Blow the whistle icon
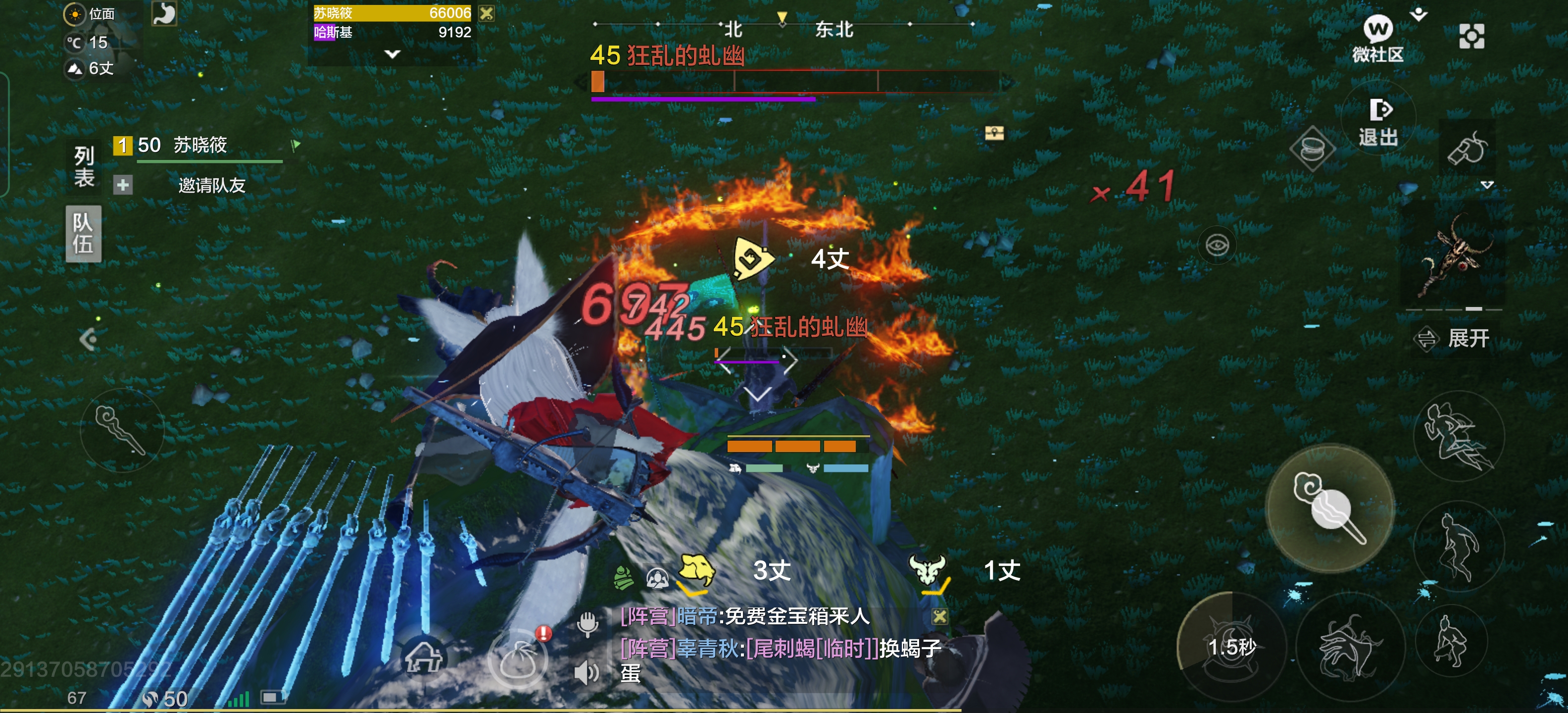 pos(1467,149)
